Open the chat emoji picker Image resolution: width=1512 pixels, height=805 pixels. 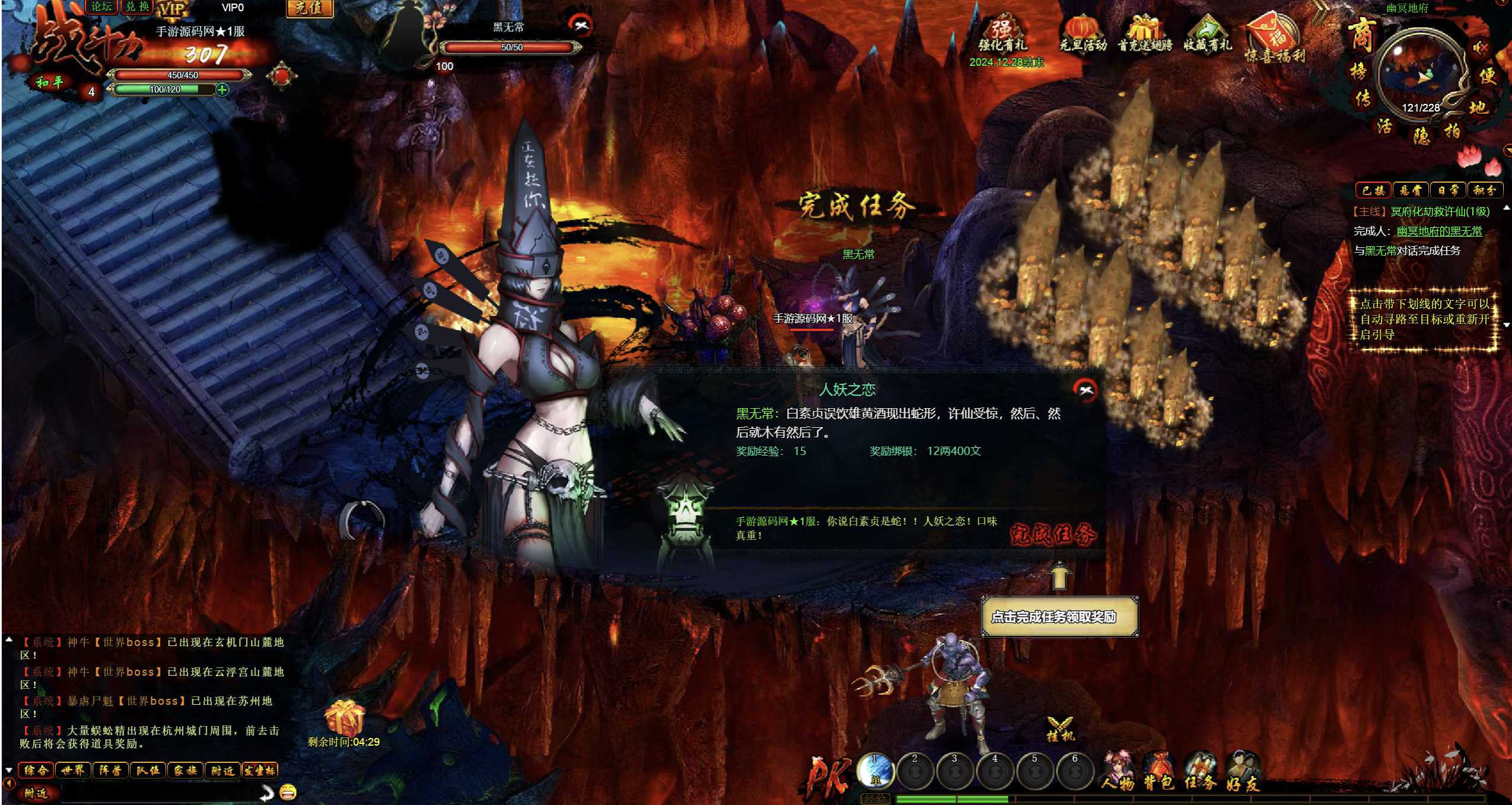pos(288,791)
